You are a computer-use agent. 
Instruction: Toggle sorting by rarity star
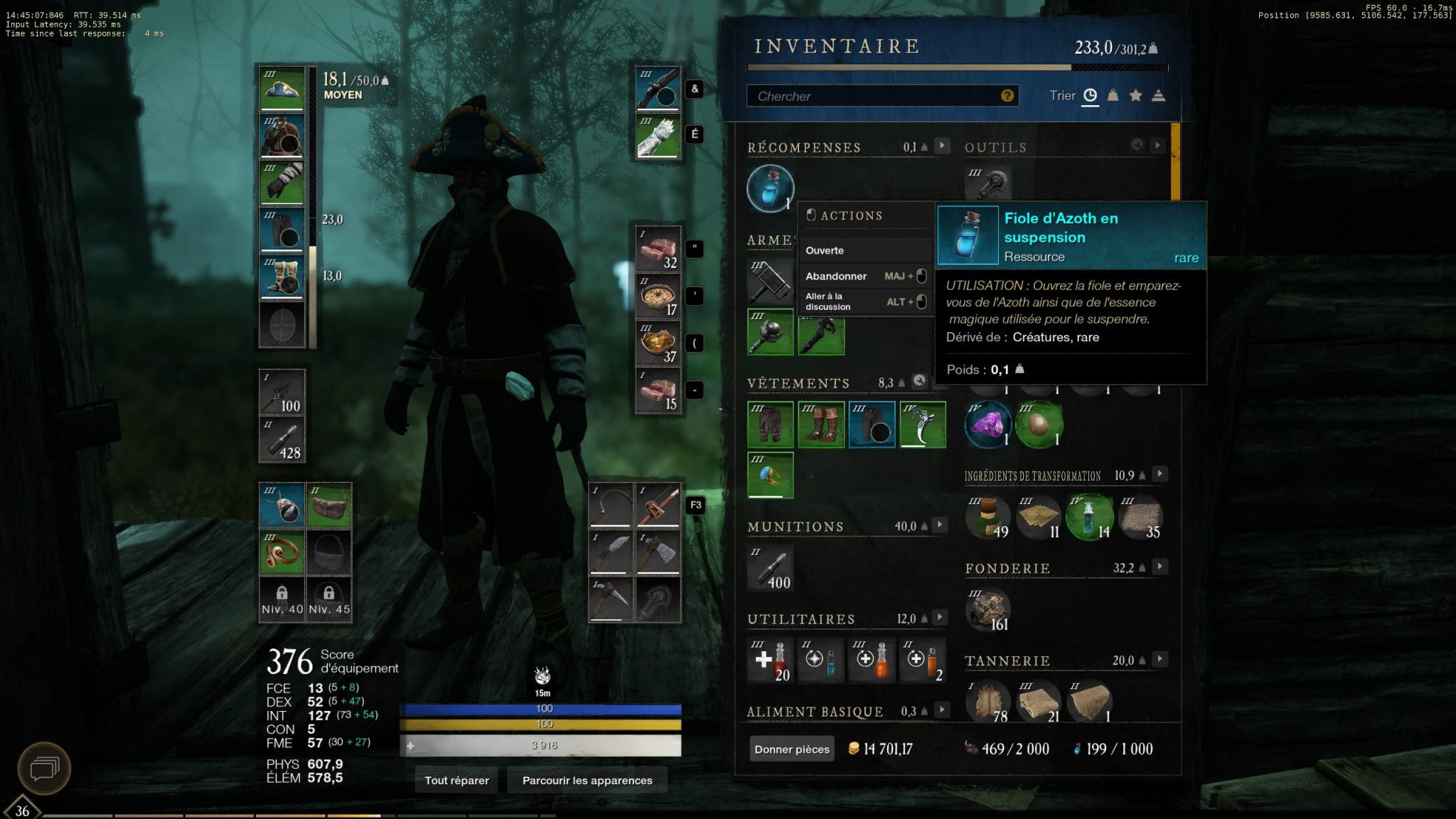coord(1135,95)
